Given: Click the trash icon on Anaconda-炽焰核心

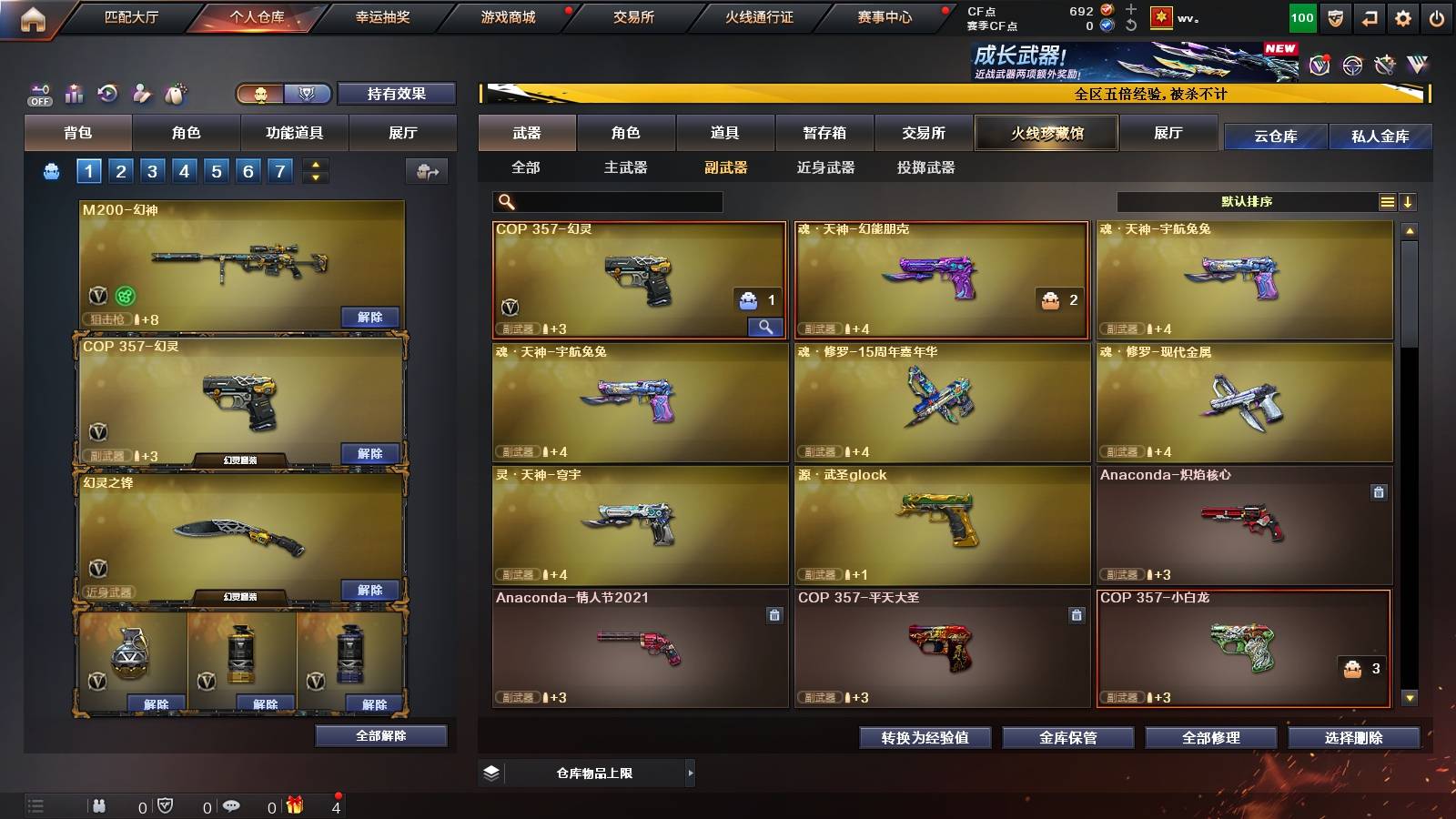Looking at the screenshot, I should (x=1380, y=492).
